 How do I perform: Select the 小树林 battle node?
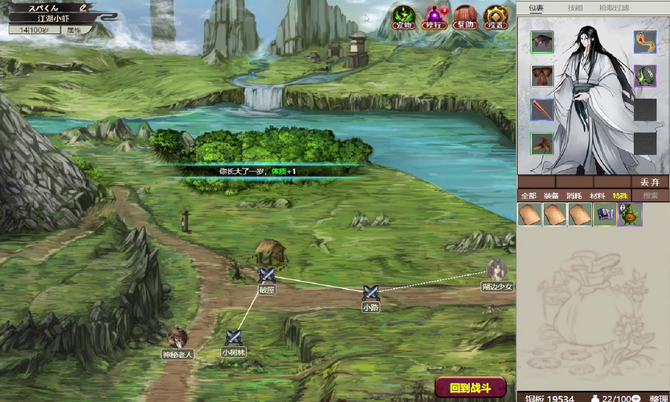pyautogui.click(x=234, y=338)
